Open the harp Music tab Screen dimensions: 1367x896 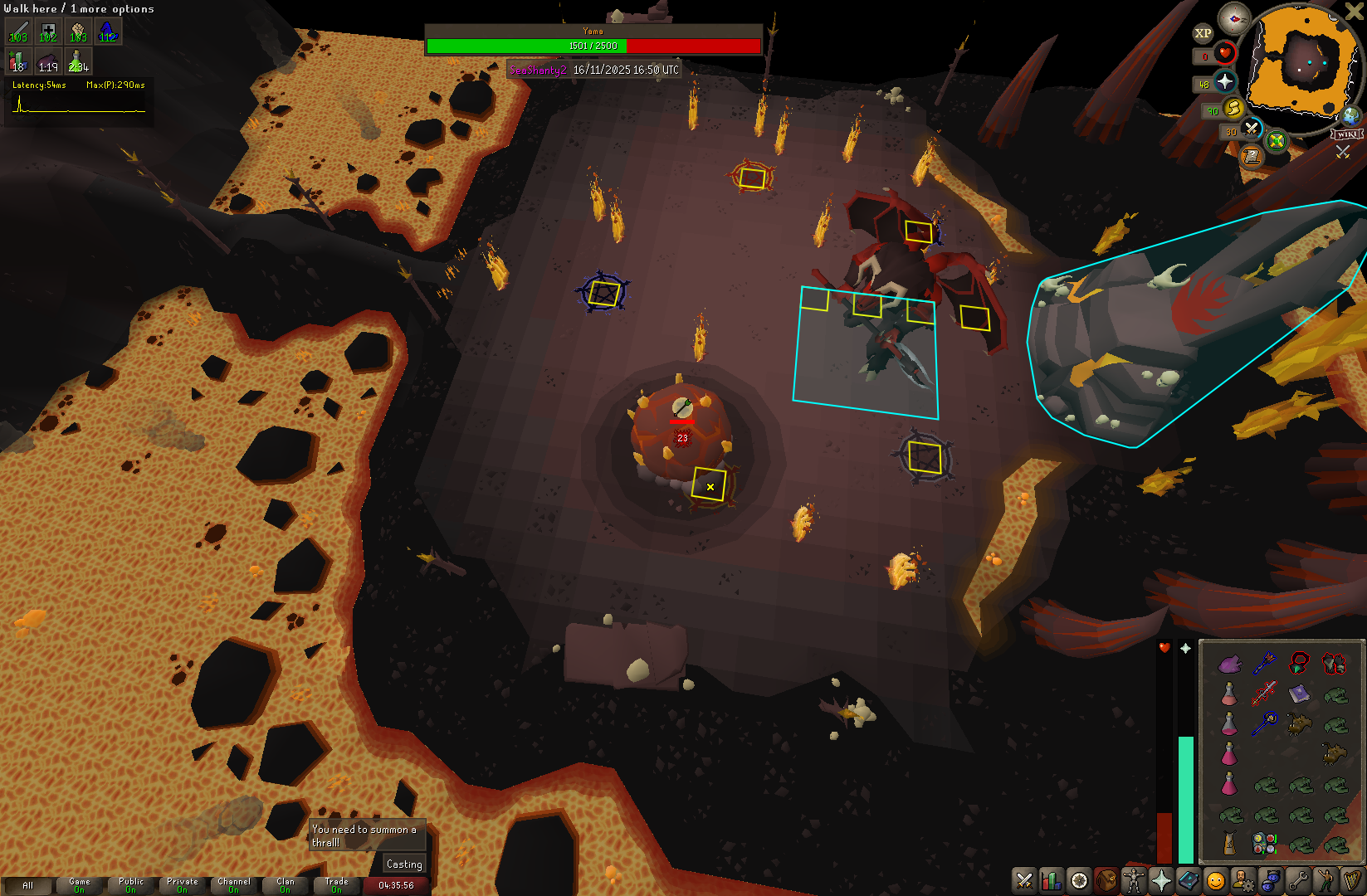click(x=1352, y=880)
